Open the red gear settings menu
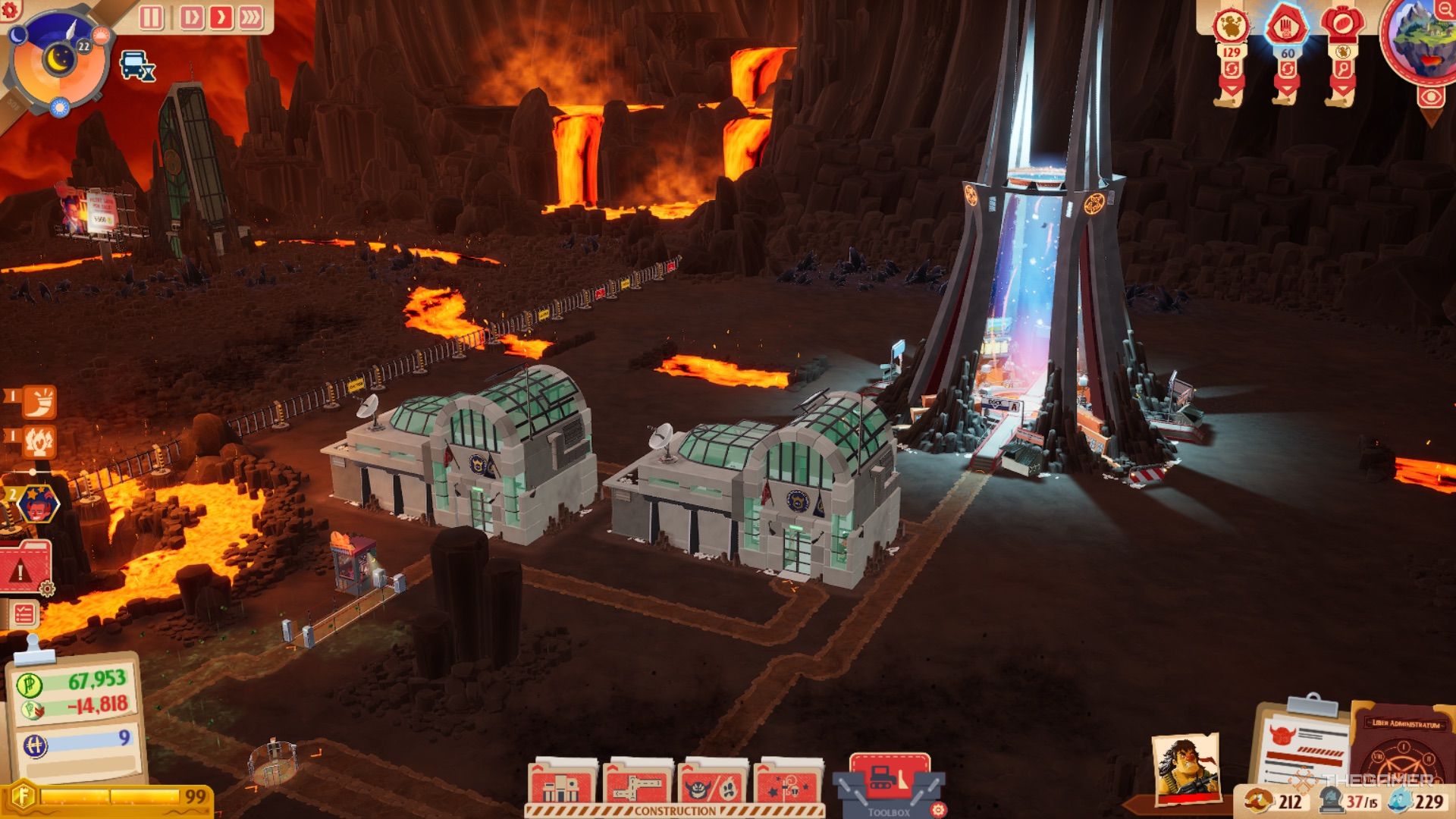Viewport: 1456px width, 819px height. [x=11, y=9]
